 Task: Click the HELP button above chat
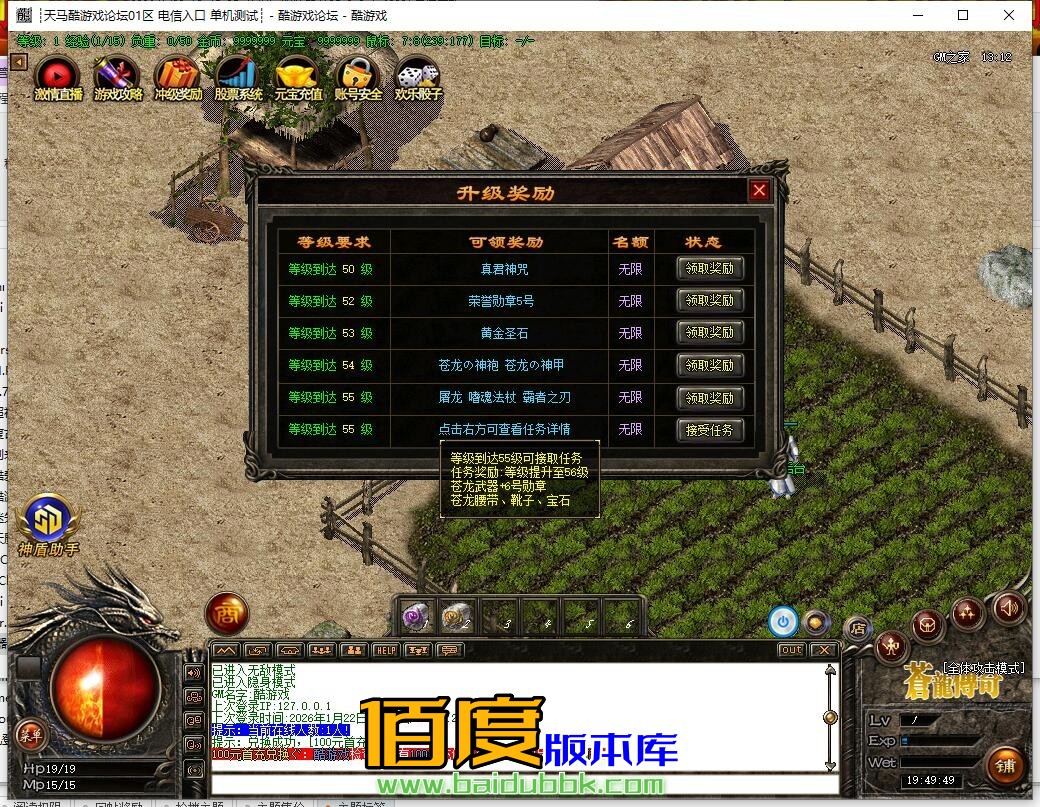coord(385,650)
